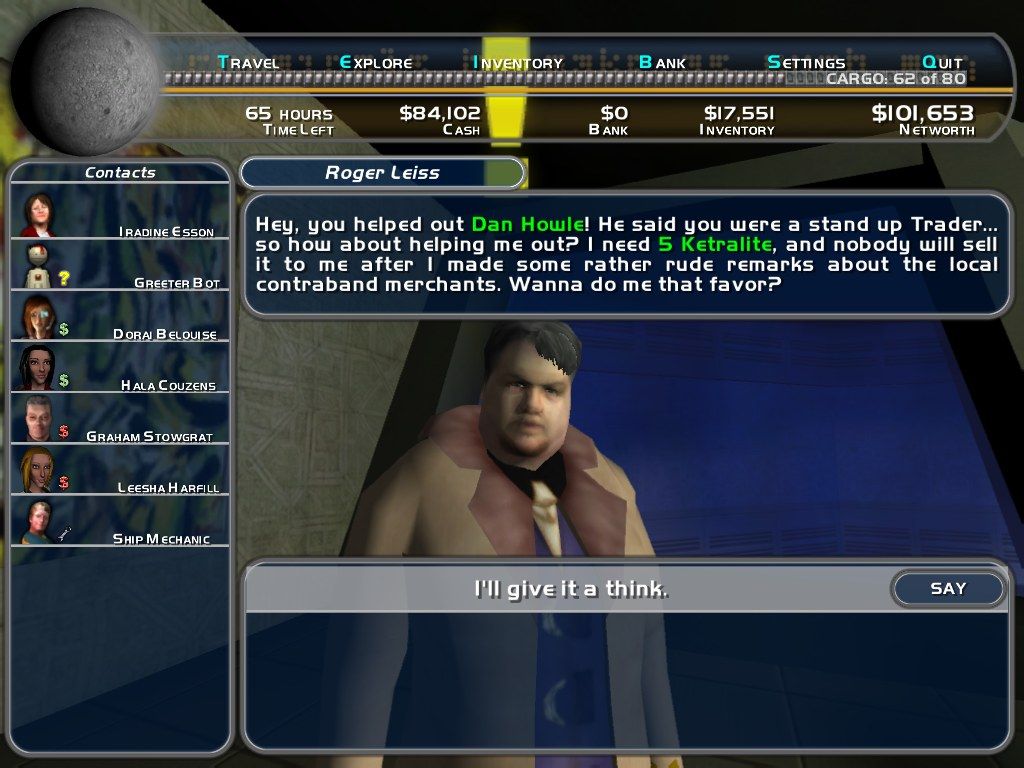Click the Say button
Image resolution: width=1024 pixels, height=768 pixels.
point(948,589)
